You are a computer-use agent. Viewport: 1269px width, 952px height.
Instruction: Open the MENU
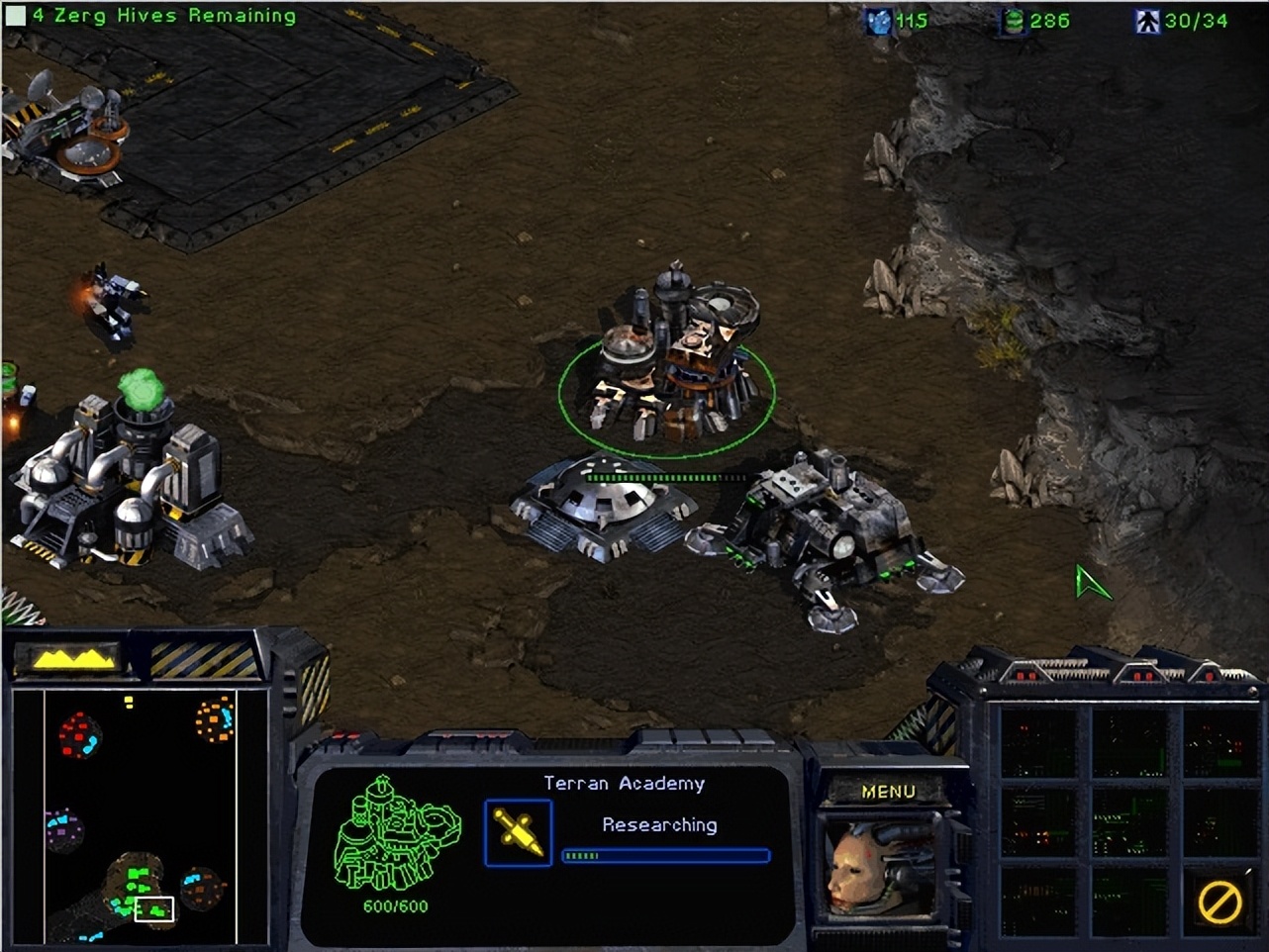888,792
